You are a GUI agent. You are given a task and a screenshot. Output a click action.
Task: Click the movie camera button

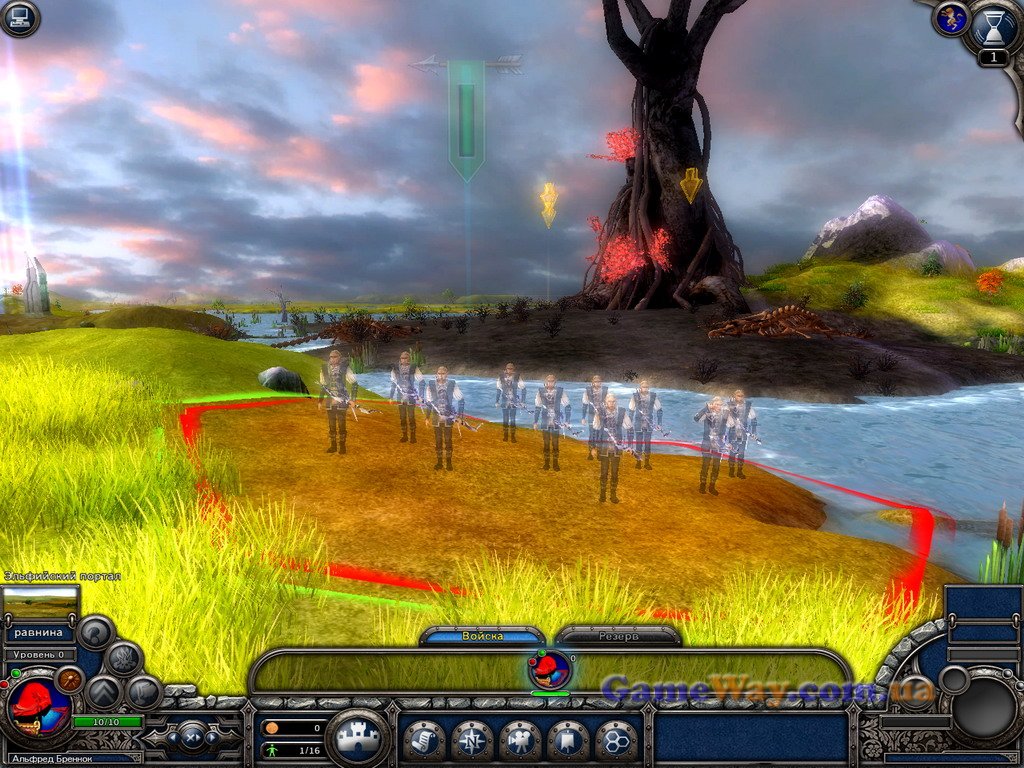520,741
